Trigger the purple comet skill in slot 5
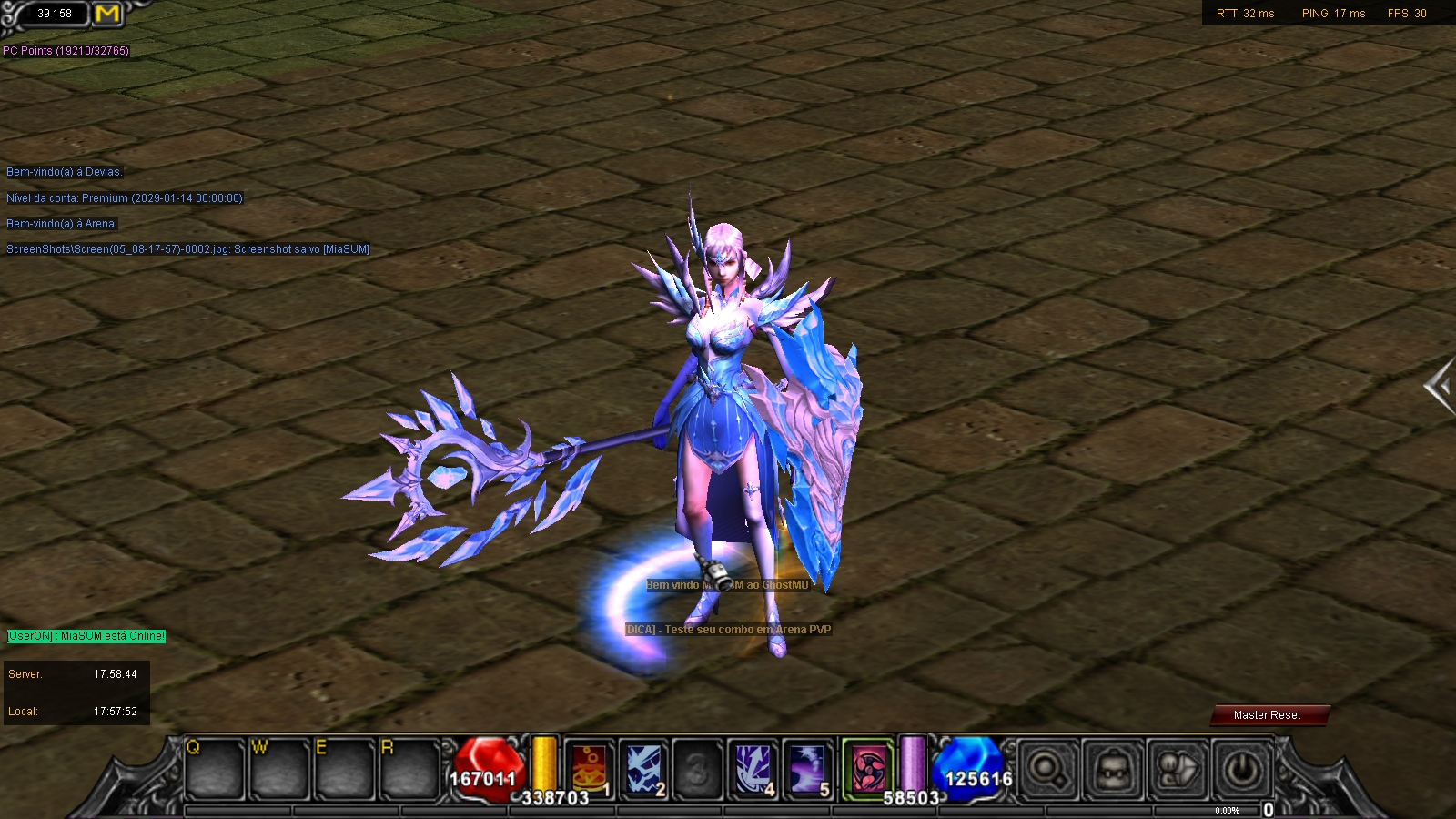 pos(808,769)
